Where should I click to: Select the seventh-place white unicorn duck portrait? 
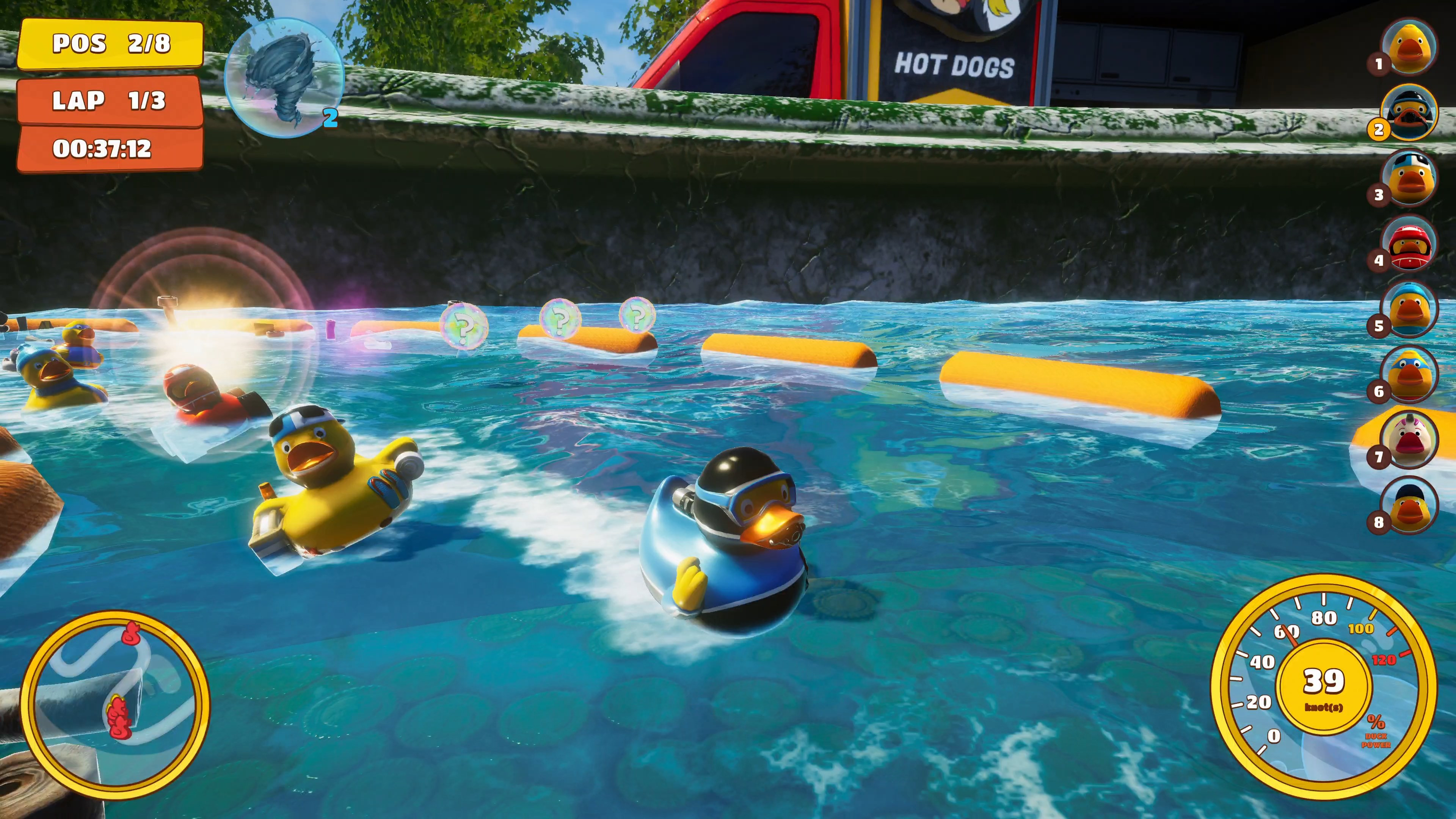1408,439
